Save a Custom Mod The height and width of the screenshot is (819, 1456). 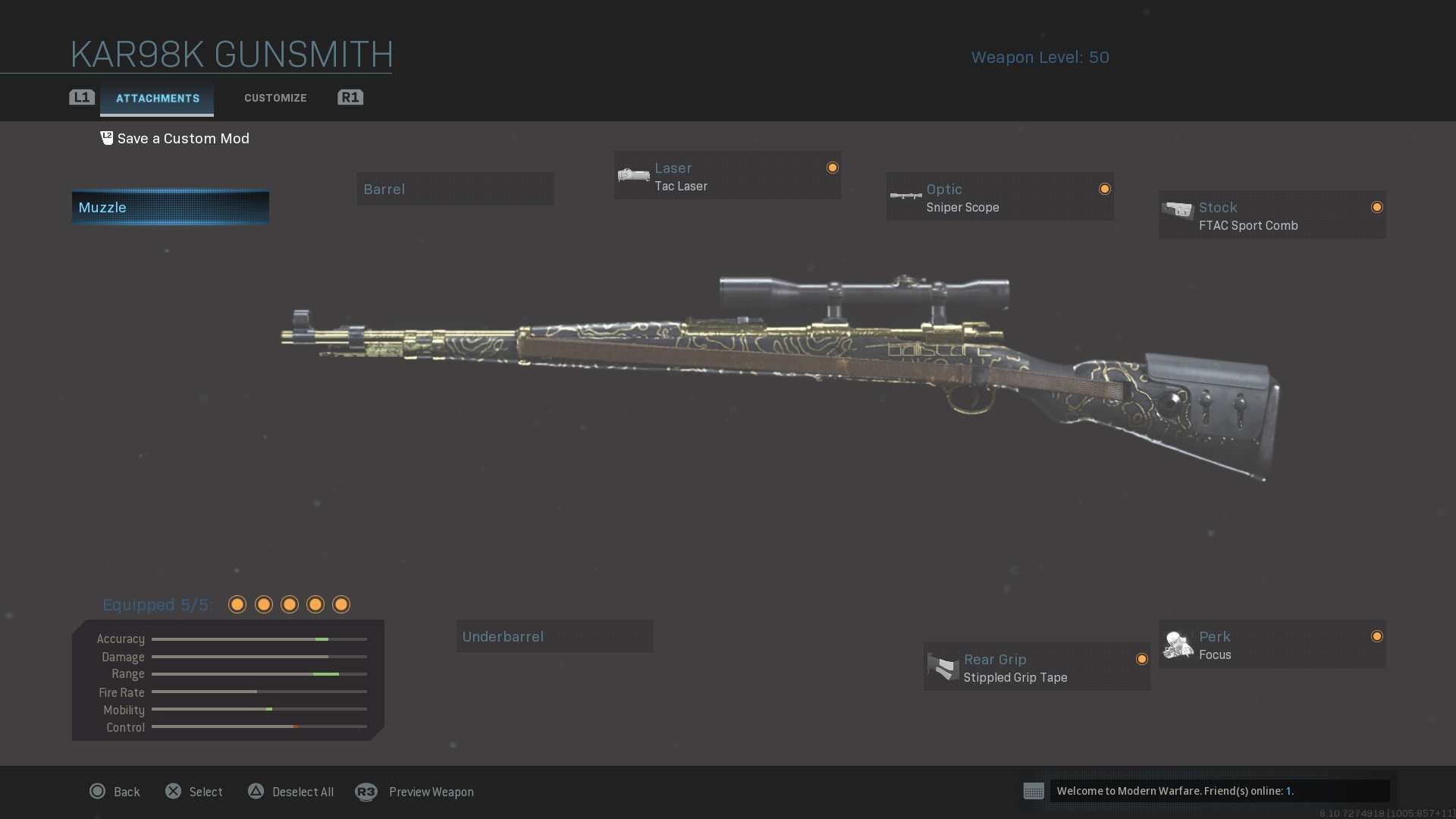(175, 139)
